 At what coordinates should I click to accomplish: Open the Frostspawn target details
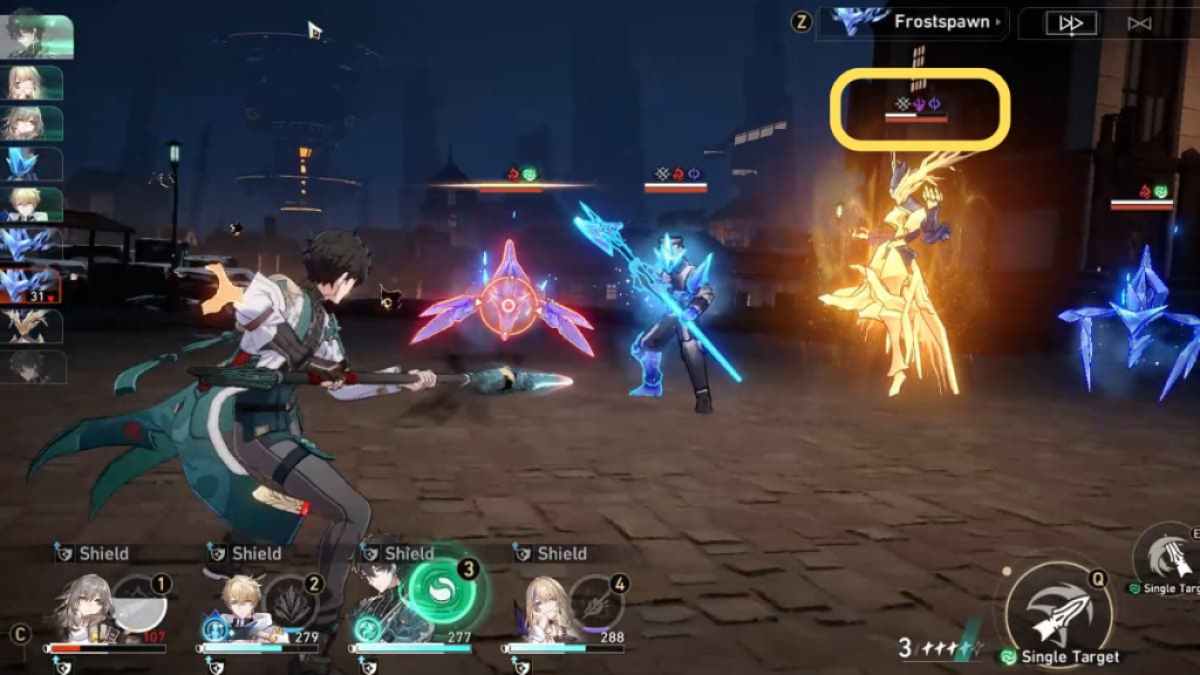click(912, 22)
